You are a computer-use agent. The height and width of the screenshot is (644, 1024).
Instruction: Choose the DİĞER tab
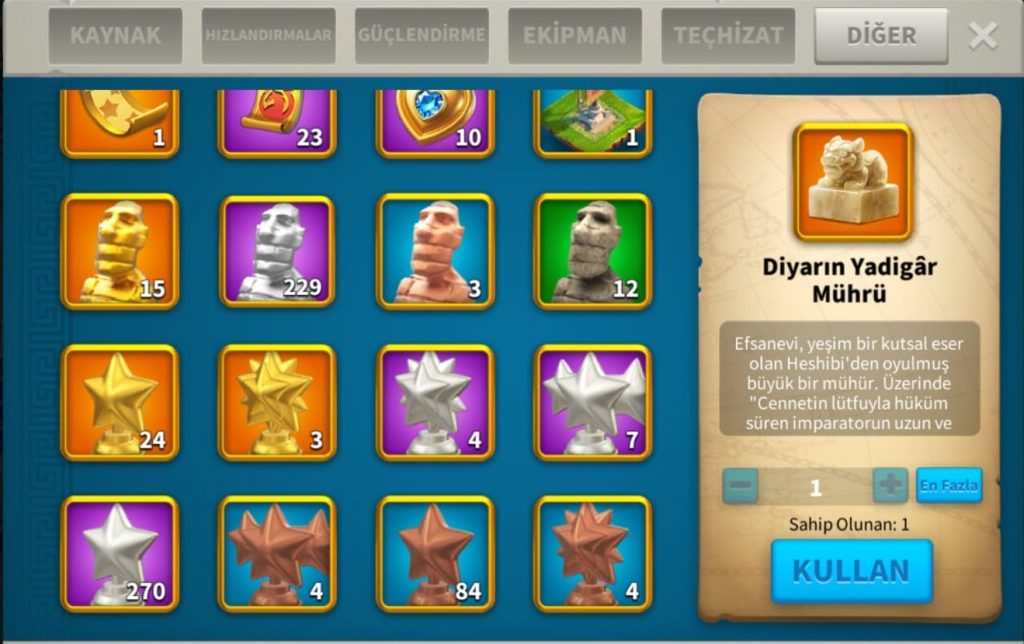click(881, 36)
